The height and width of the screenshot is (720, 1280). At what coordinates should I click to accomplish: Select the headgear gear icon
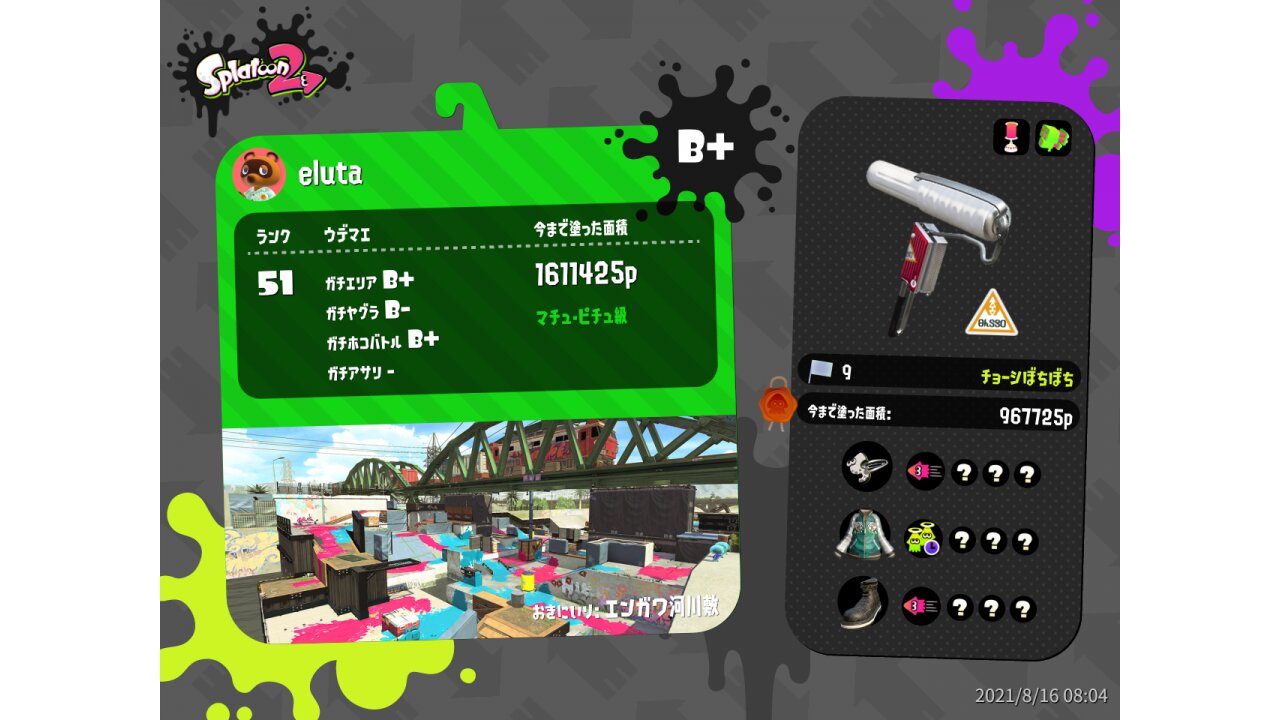coord(866,467)
